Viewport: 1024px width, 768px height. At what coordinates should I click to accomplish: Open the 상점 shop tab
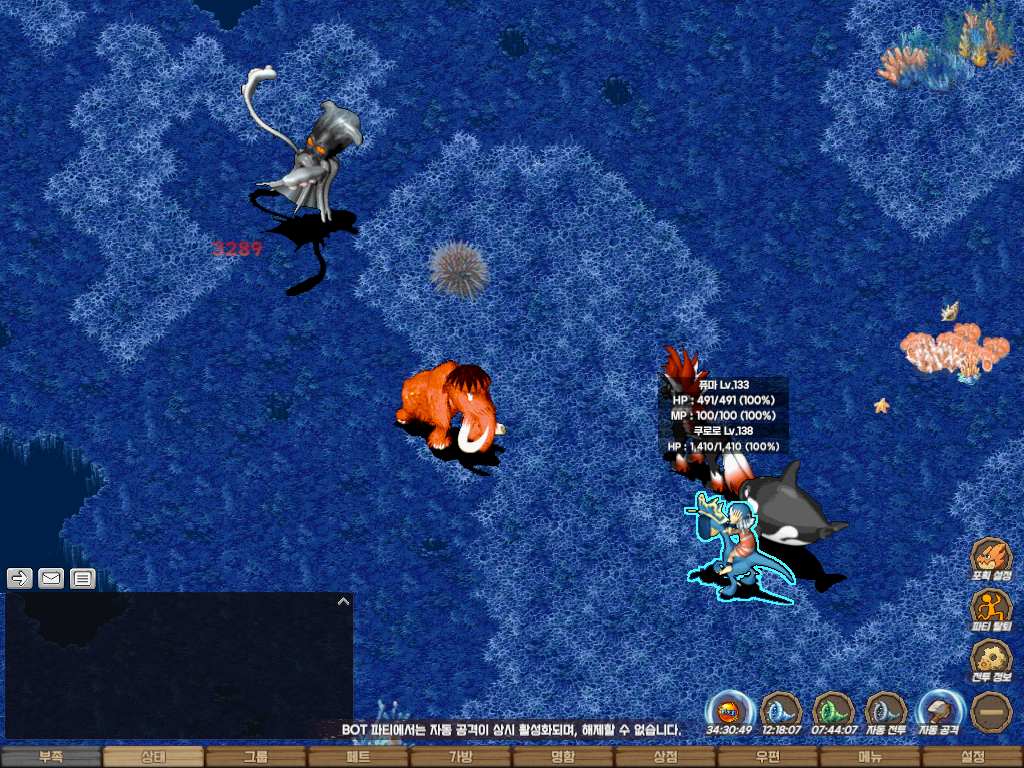(x=665, y=757)
